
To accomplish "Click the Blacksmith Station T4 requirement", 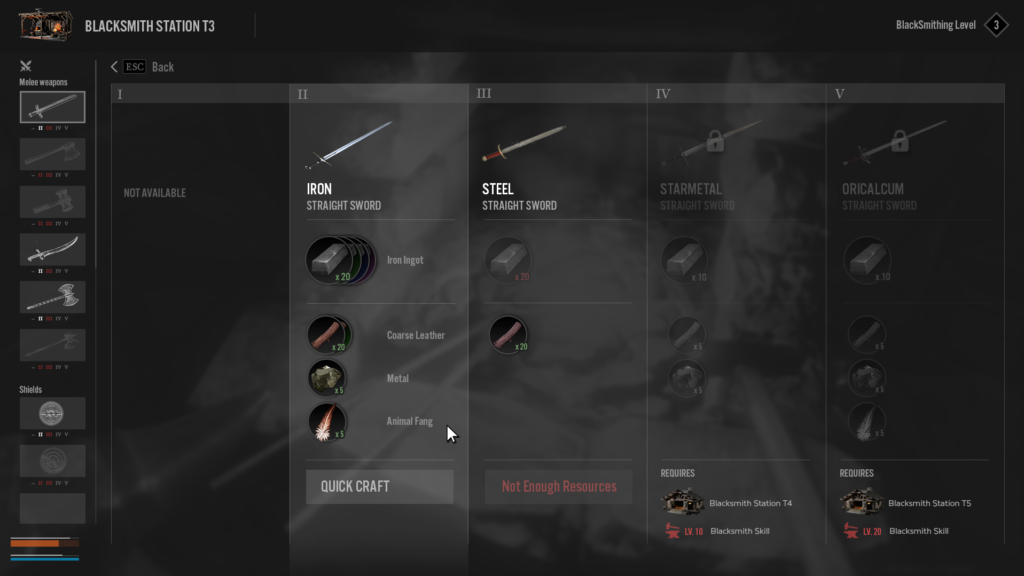I will point(738,503).
